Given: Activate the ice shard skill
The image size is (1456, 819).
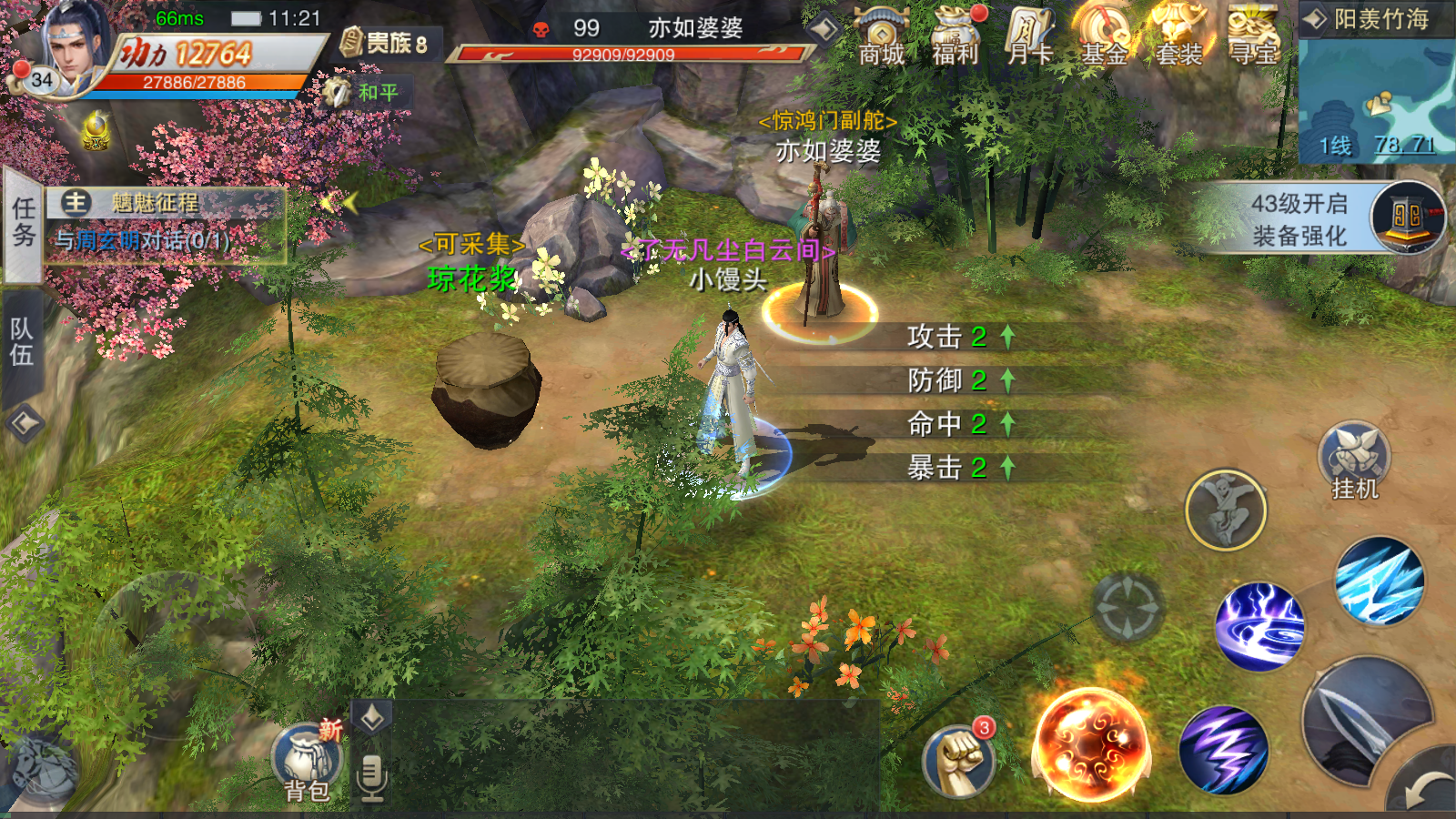Looking at the screenshot, I should tap(1380, 581).
